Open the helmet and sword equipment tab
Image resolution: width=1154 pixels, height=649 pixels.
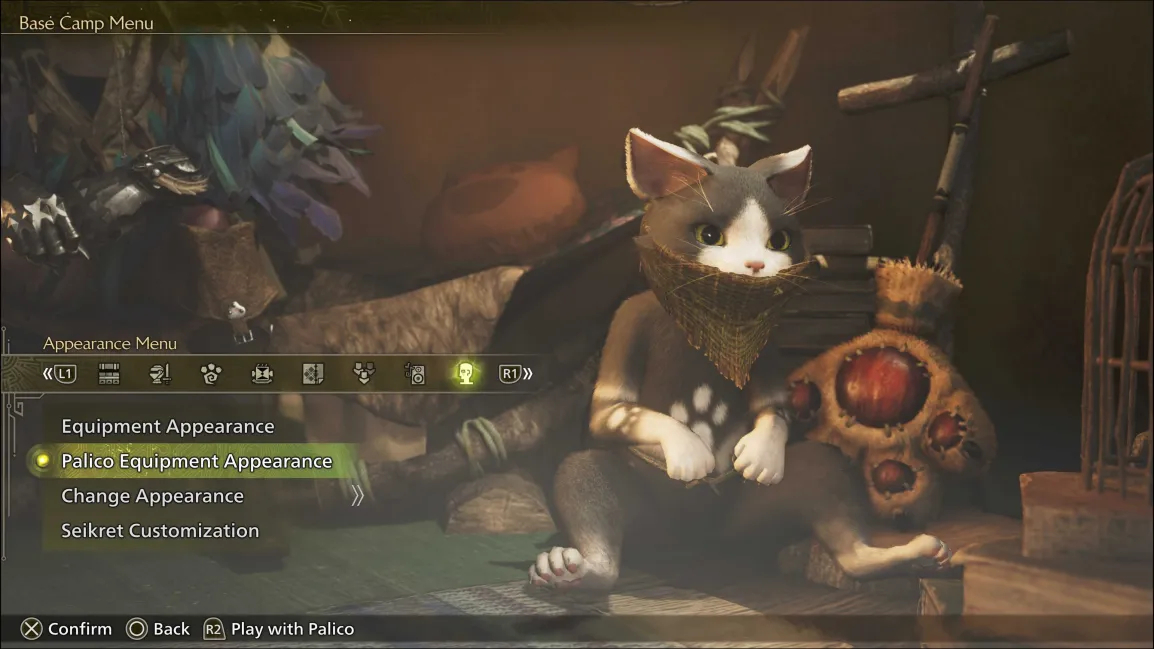[x=160, y=374]
